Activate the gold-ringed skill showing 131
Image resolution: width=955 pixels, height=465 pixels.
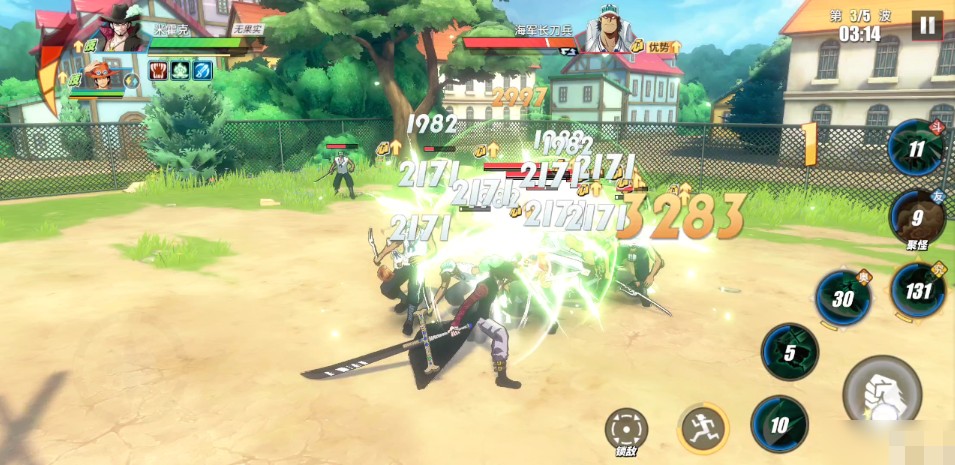click(918, 291)
